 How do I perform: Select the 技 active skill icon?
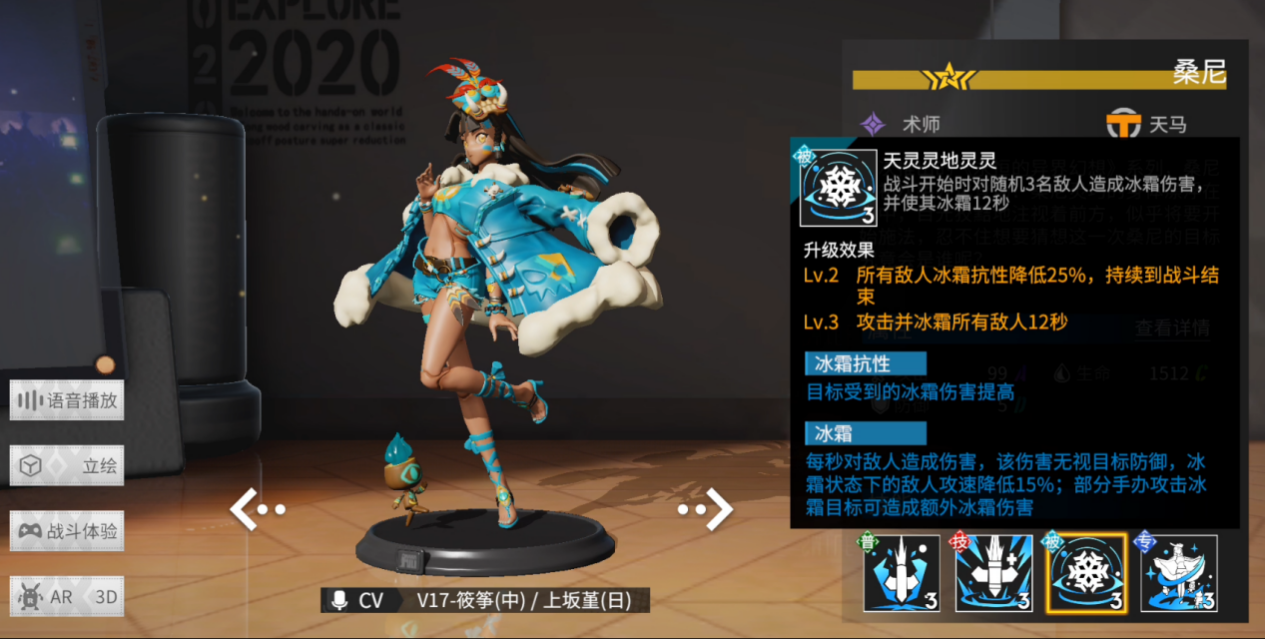tap(993, 574)
